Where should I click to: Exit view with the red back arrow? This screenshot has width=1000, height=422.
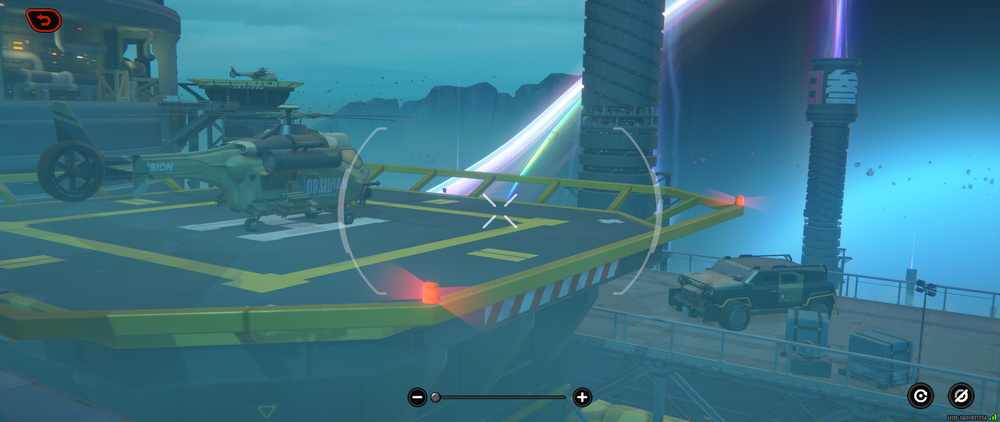43,19
